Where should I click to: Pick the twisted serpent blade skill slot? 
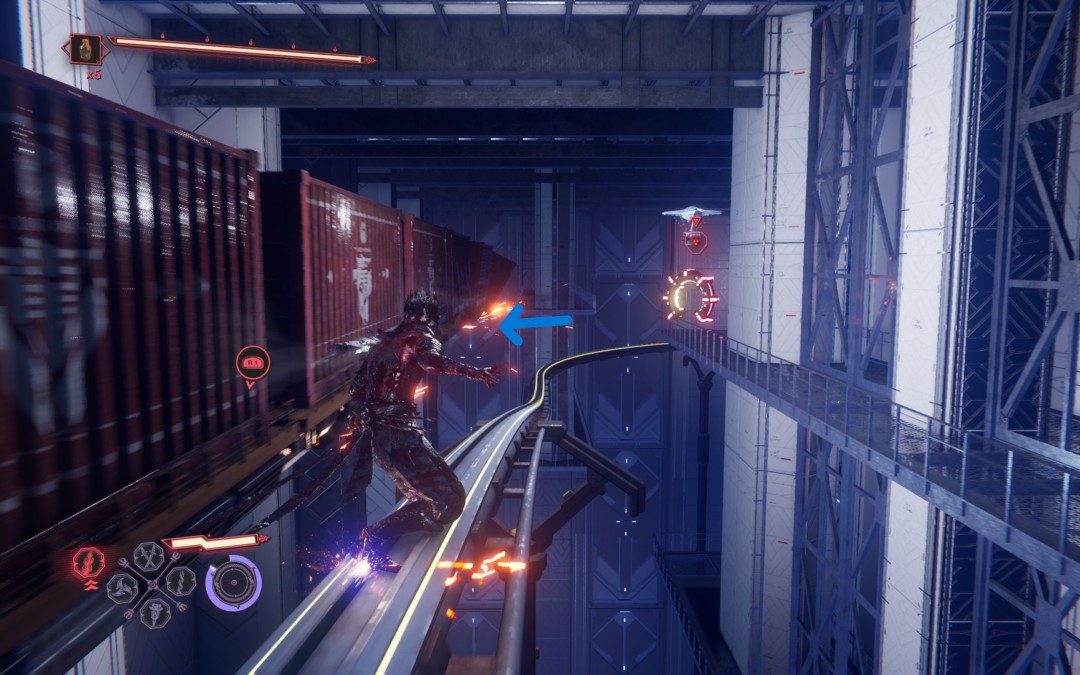point(181,582)
